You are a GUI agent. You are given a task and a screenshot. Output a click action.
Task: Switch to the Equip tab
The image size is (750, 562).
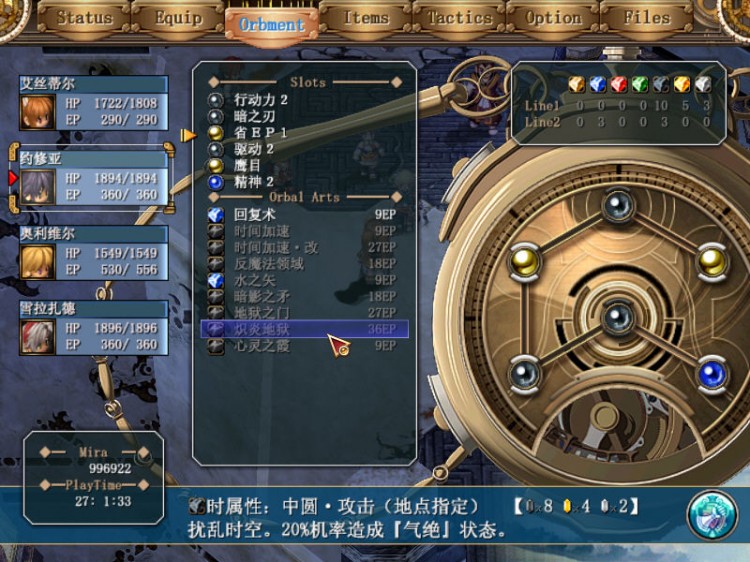click(x=178, y=18)
